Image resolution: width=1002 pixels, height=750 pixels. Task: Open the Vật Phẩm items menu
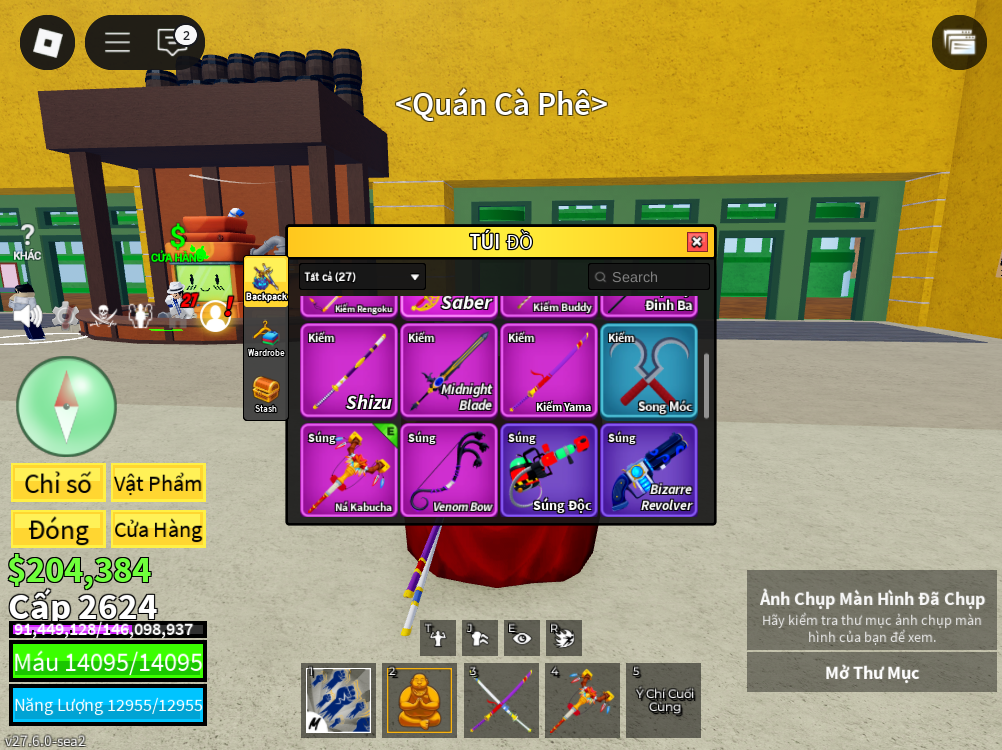click(x=158, y=483)
